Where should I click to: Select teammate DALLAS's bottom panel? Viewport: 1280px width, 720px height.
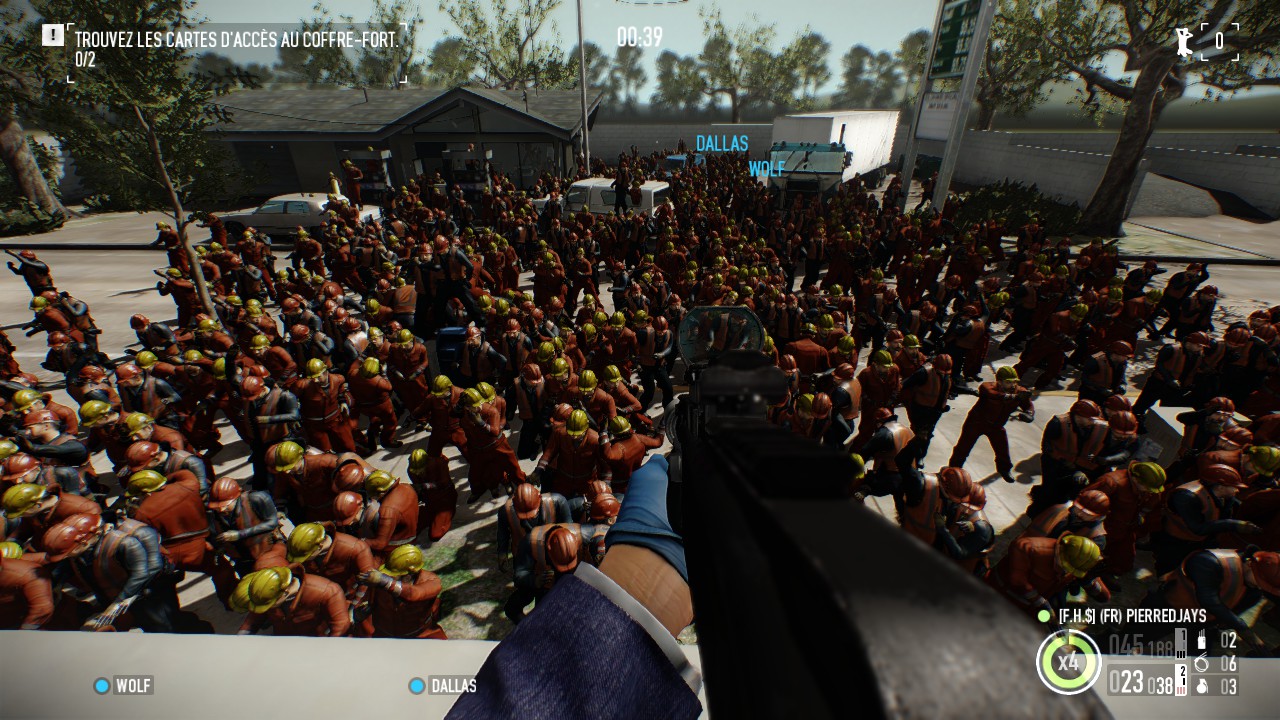[x=443, y=685]
